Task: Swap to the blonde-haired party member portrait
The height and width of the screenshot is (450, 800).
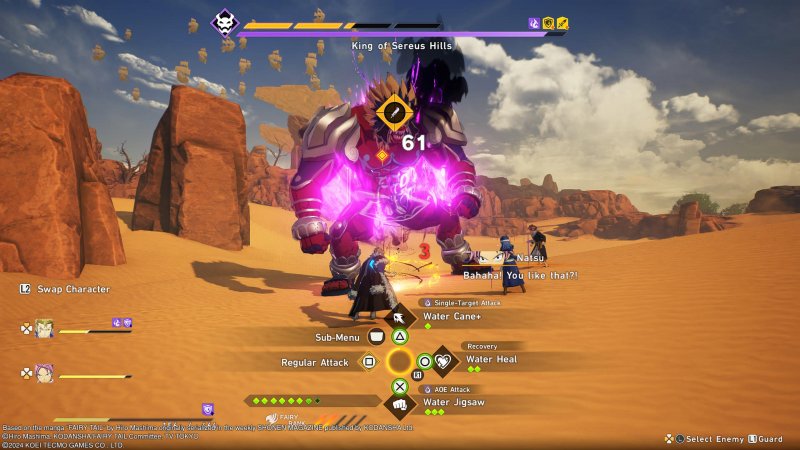Action: [45, 327]
